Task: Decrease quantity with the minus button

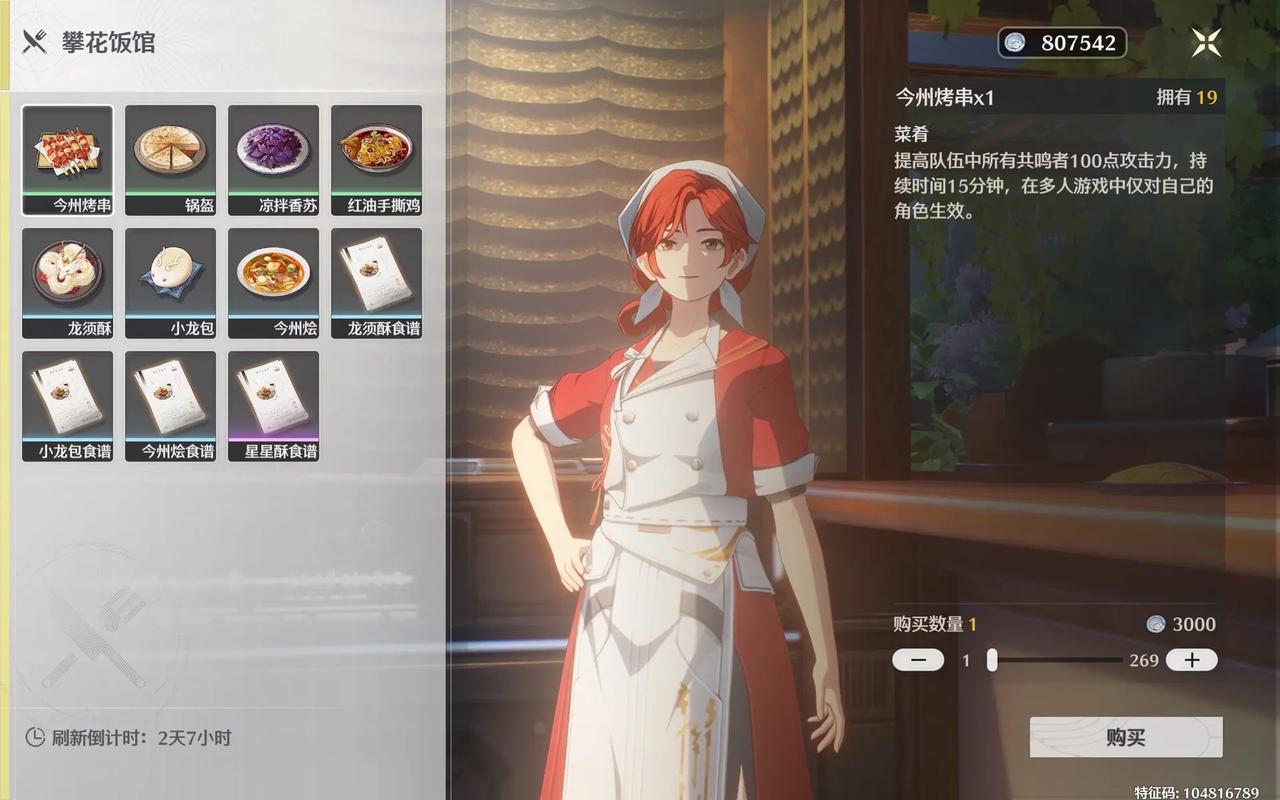Action: coord(917,659)
